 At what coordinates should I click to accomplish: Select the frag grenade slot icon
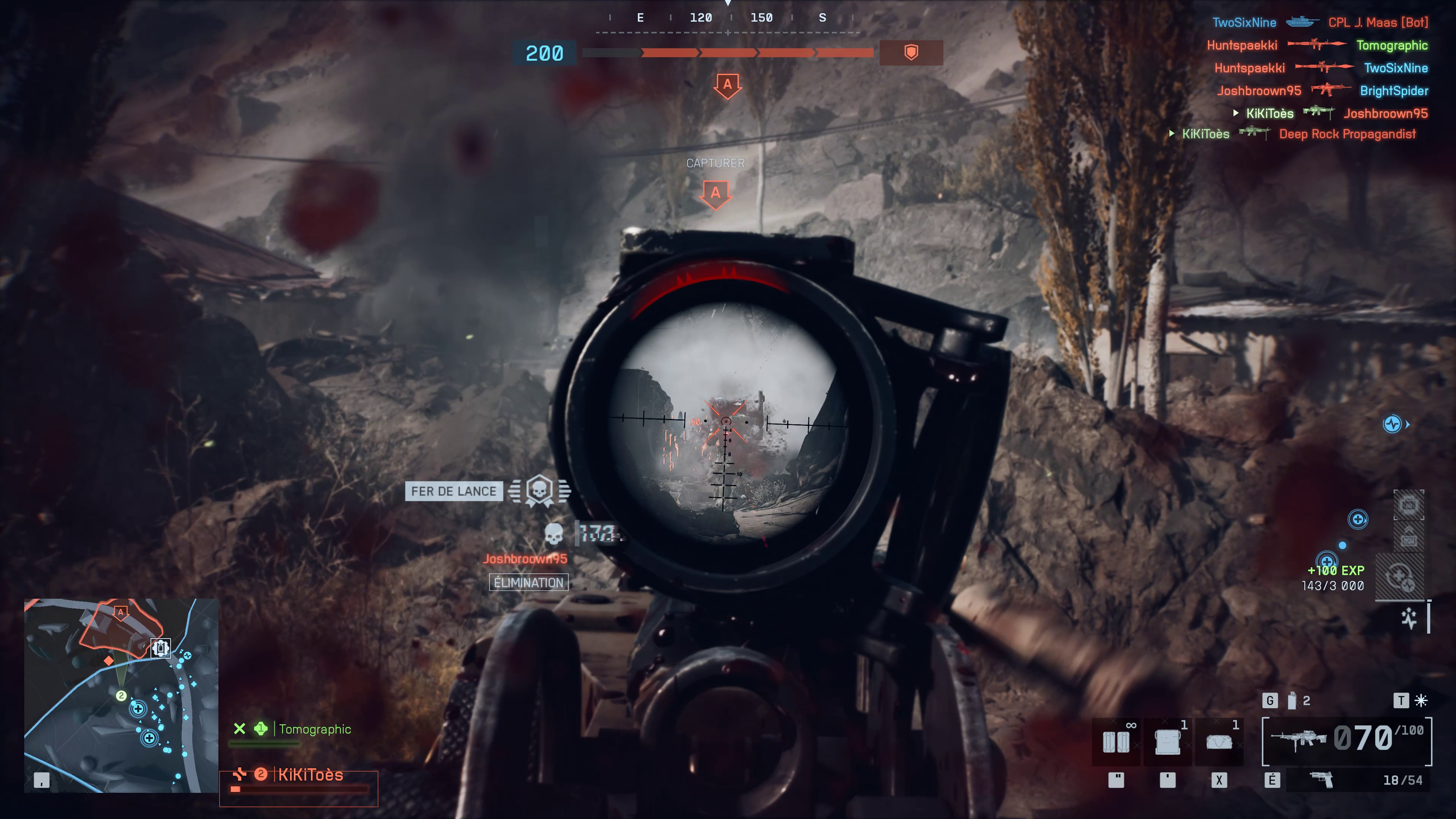(1292, 701)
